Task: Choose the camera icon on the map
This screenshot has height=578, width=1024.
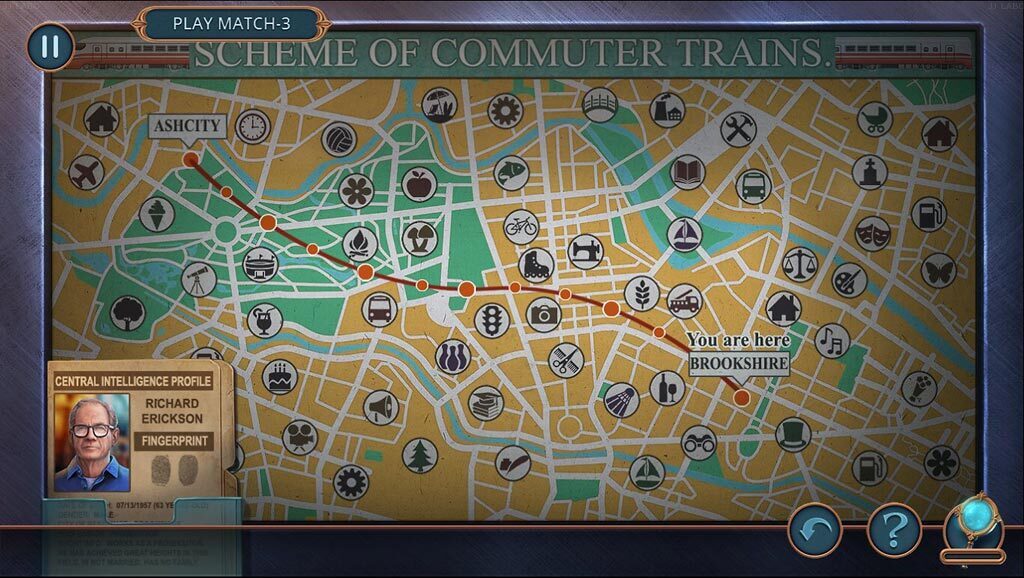Action: tap(544, 315)
